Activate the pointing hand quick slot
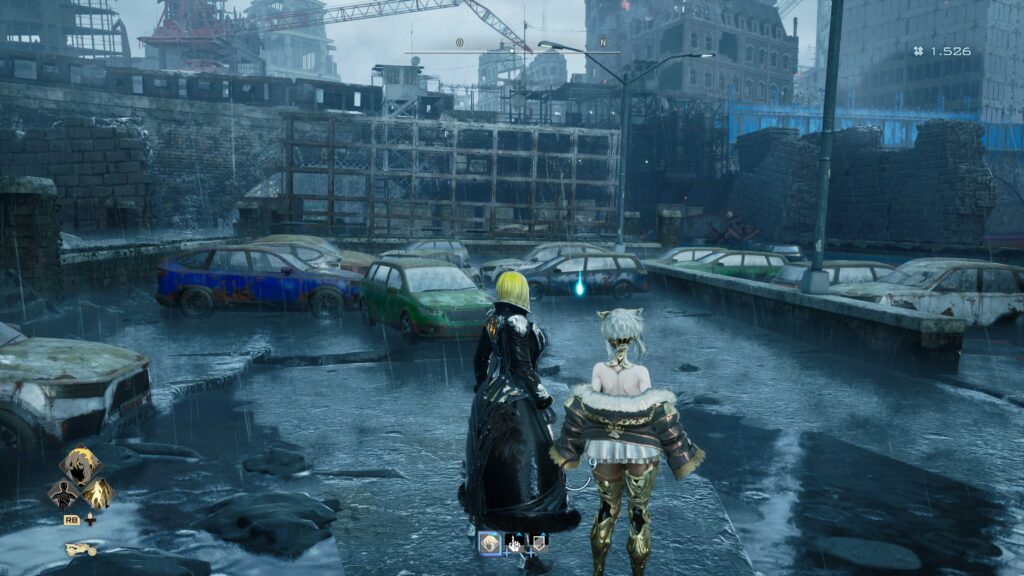1024x576 pixels. click(x=515, y=543)
